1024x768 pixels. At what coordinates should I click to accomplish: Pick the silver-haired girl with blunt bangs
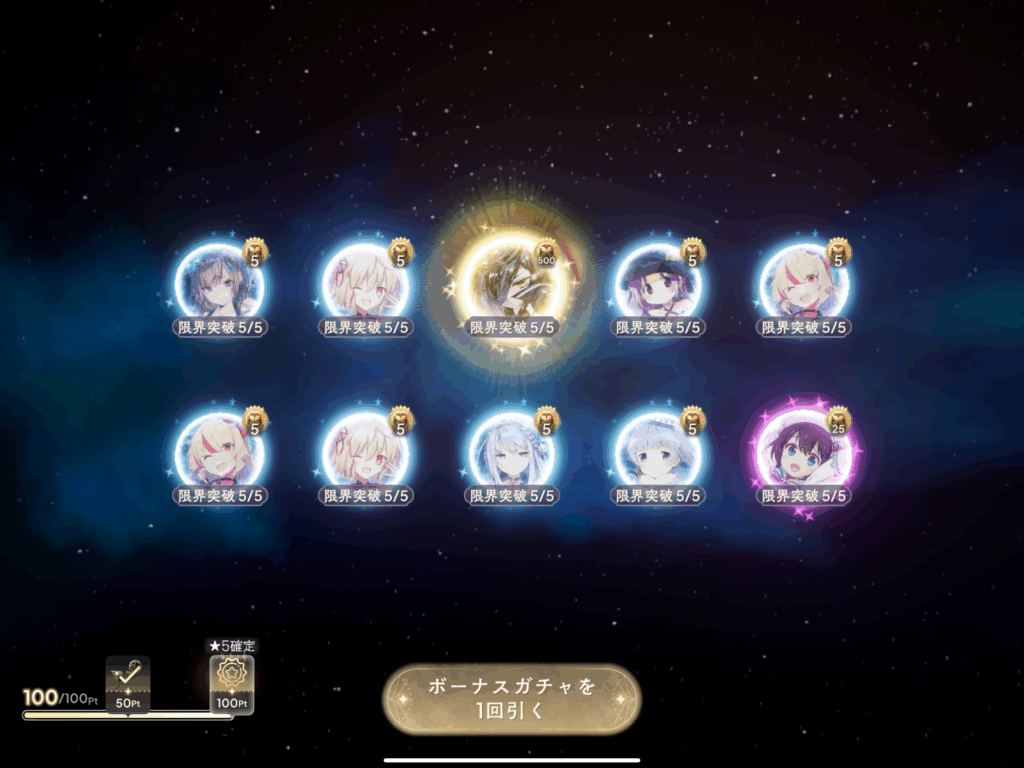(658, 455)
